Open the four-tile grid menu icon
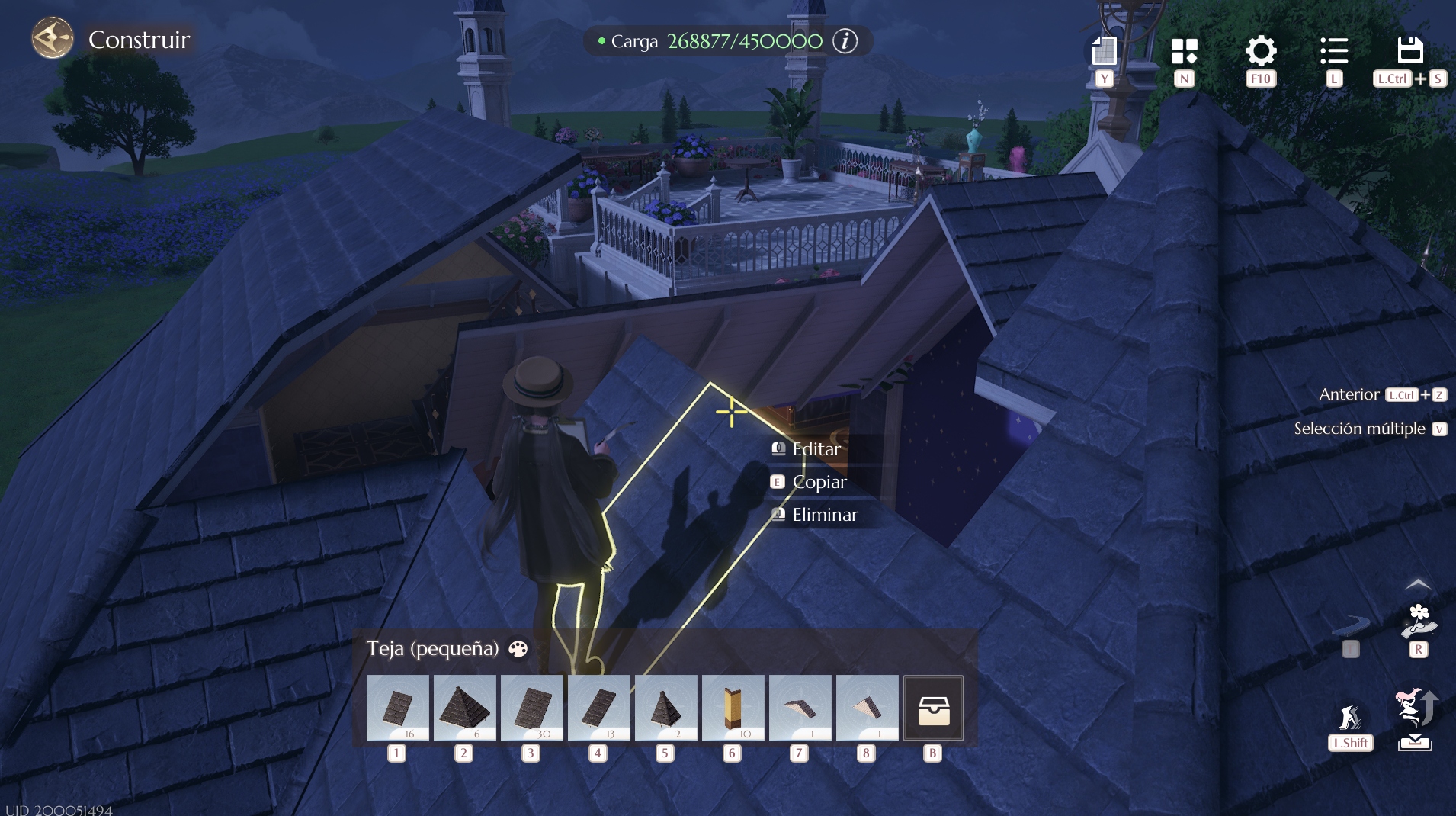Screen dimensions: 1456x816 pos(1184,51)
